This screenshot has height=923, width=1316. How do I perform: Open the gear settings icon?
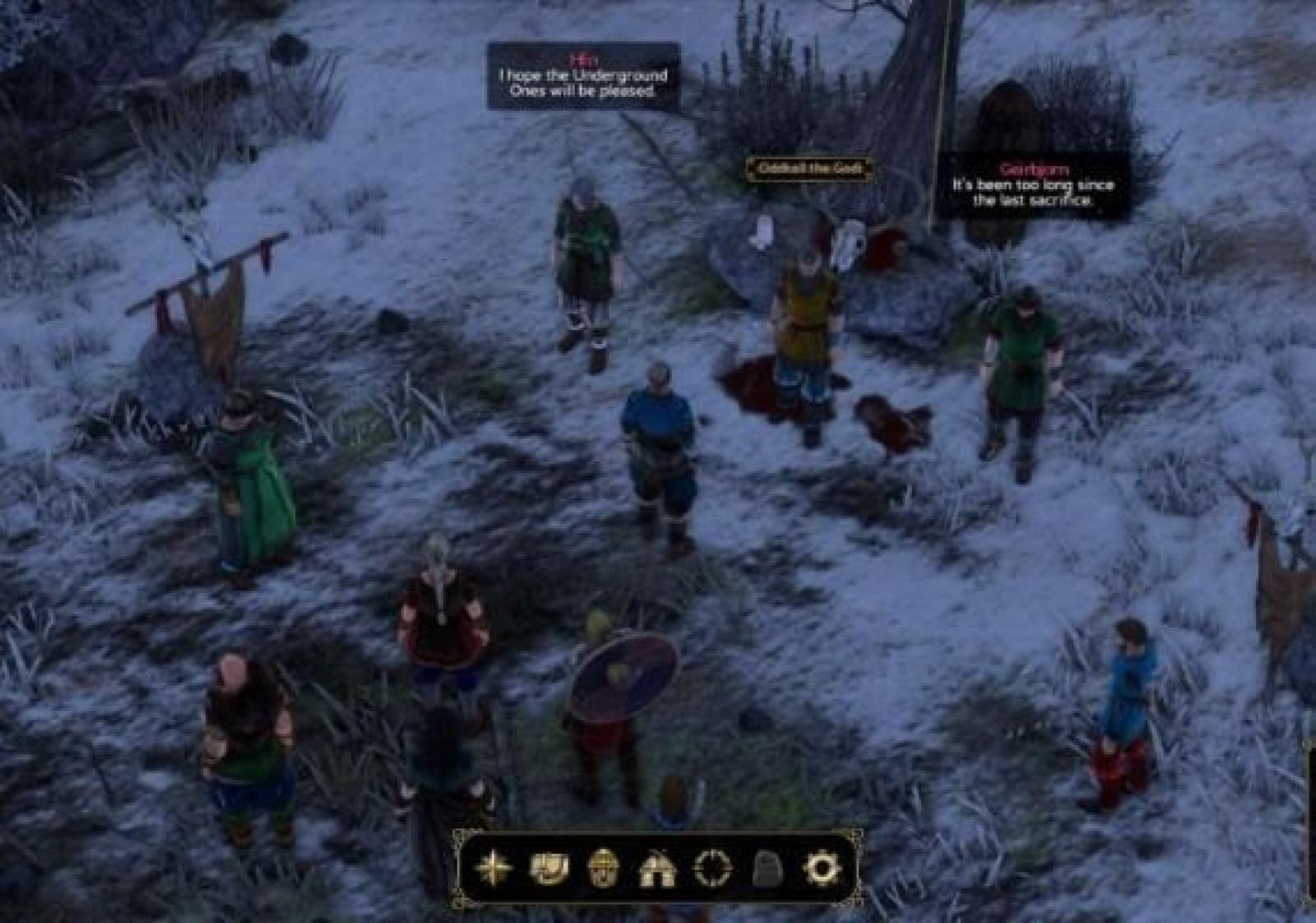pyautogui.click(x=821, y=868)
